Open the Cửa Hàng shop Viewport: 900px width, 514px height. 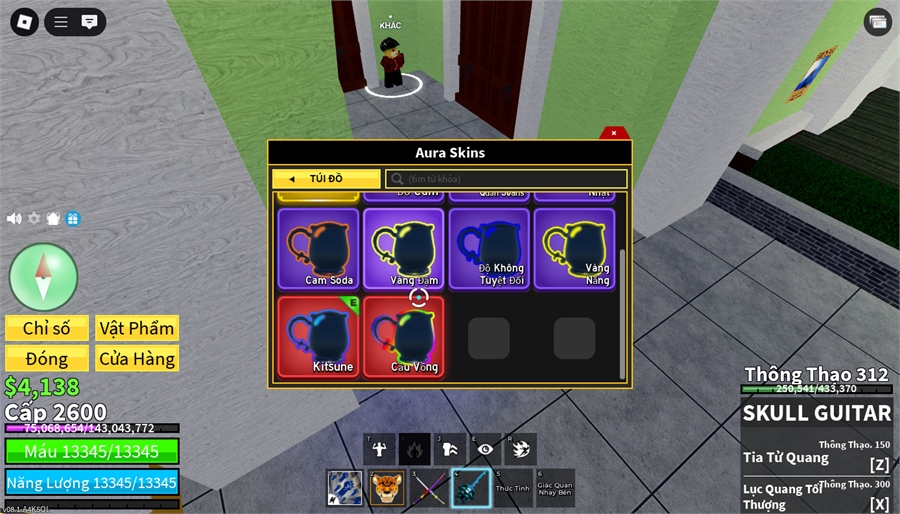point(137,358)
